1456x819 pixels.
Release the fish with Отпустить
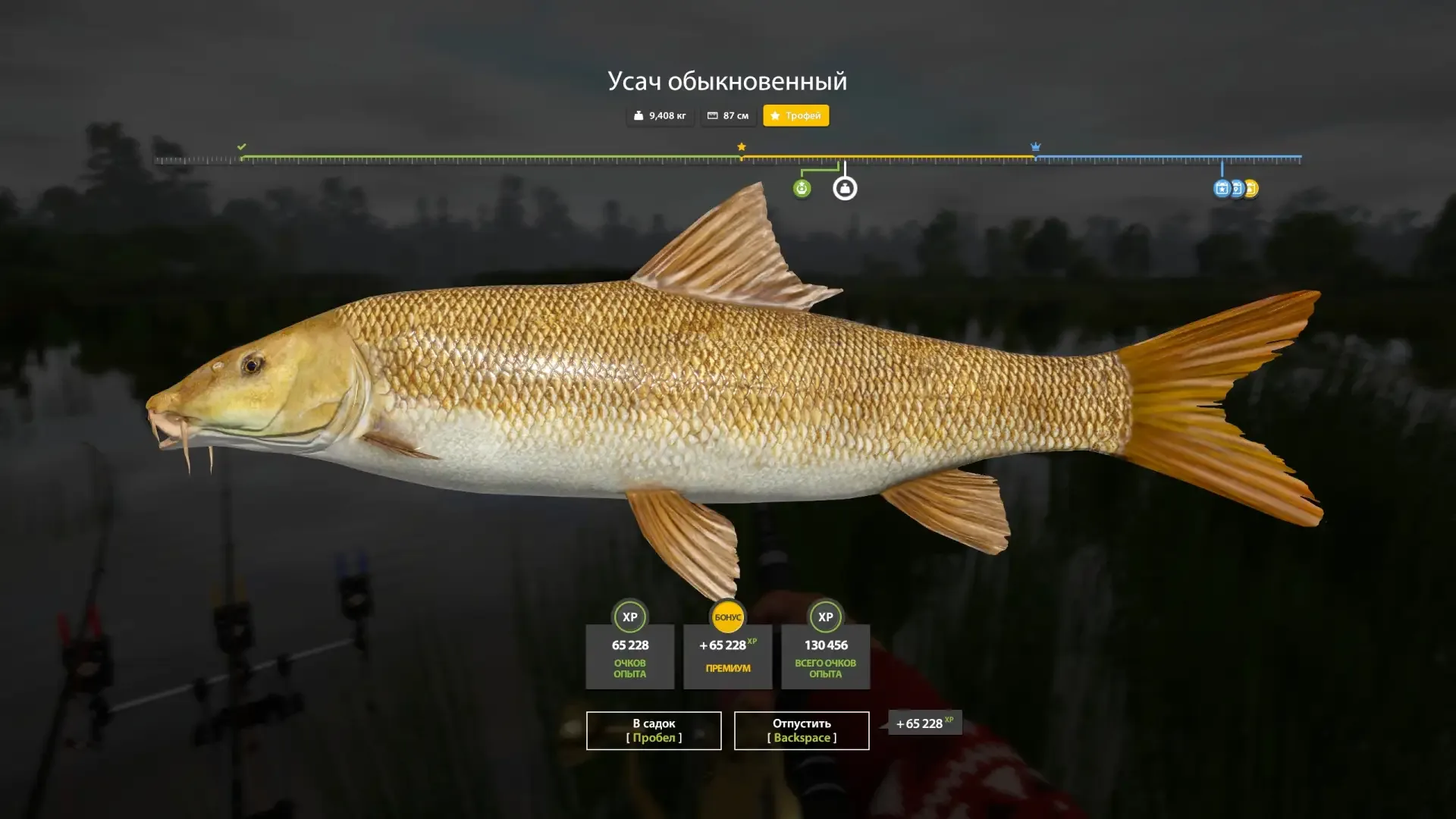pyautogui.click(x=802, y=730)
